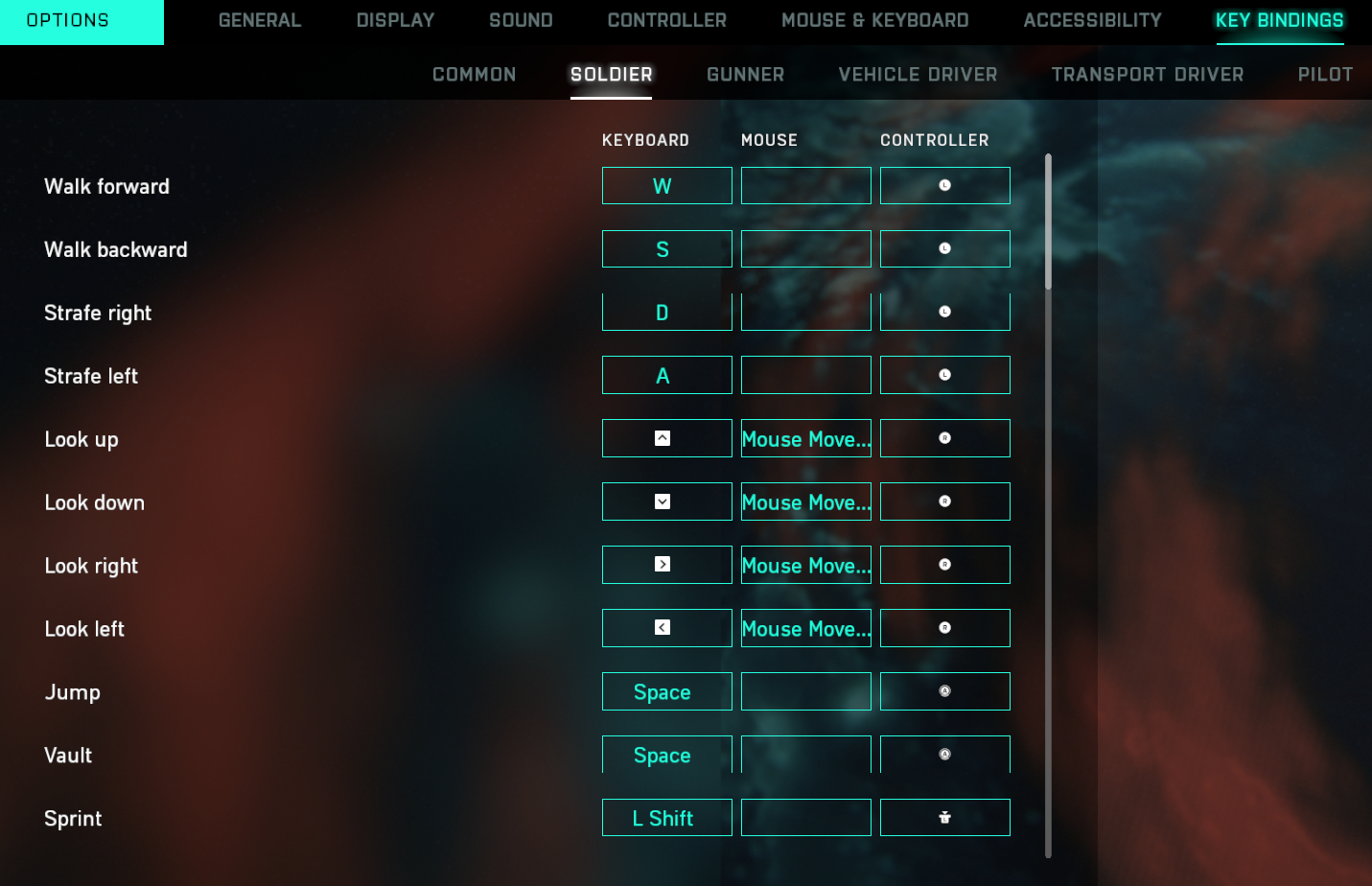Select the Transport Driver bindings tab
1372x886 pixels.
pyautogui.click(x=1147, y=75)
